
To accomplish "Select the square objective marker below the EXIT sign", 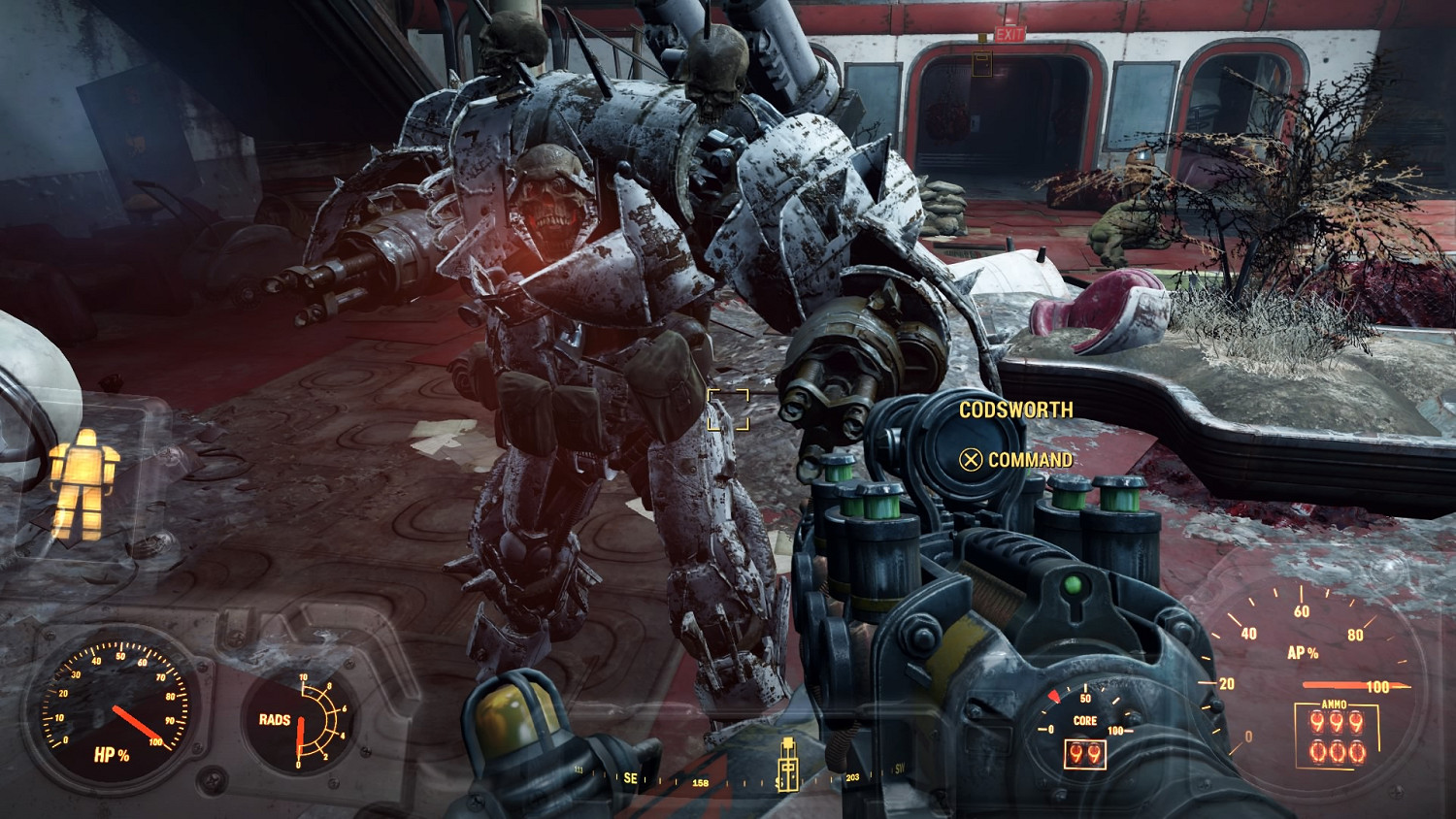I will click(982, 64).
